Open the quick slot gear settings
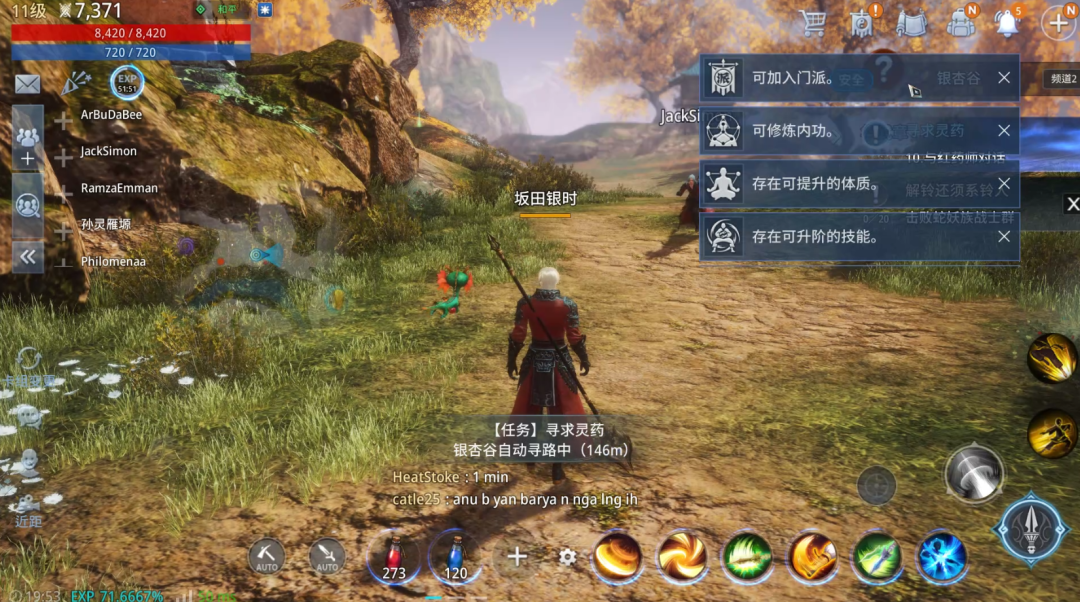This screenshot has height=602, width=1080. pyautogui.click(x=567, y=557)
